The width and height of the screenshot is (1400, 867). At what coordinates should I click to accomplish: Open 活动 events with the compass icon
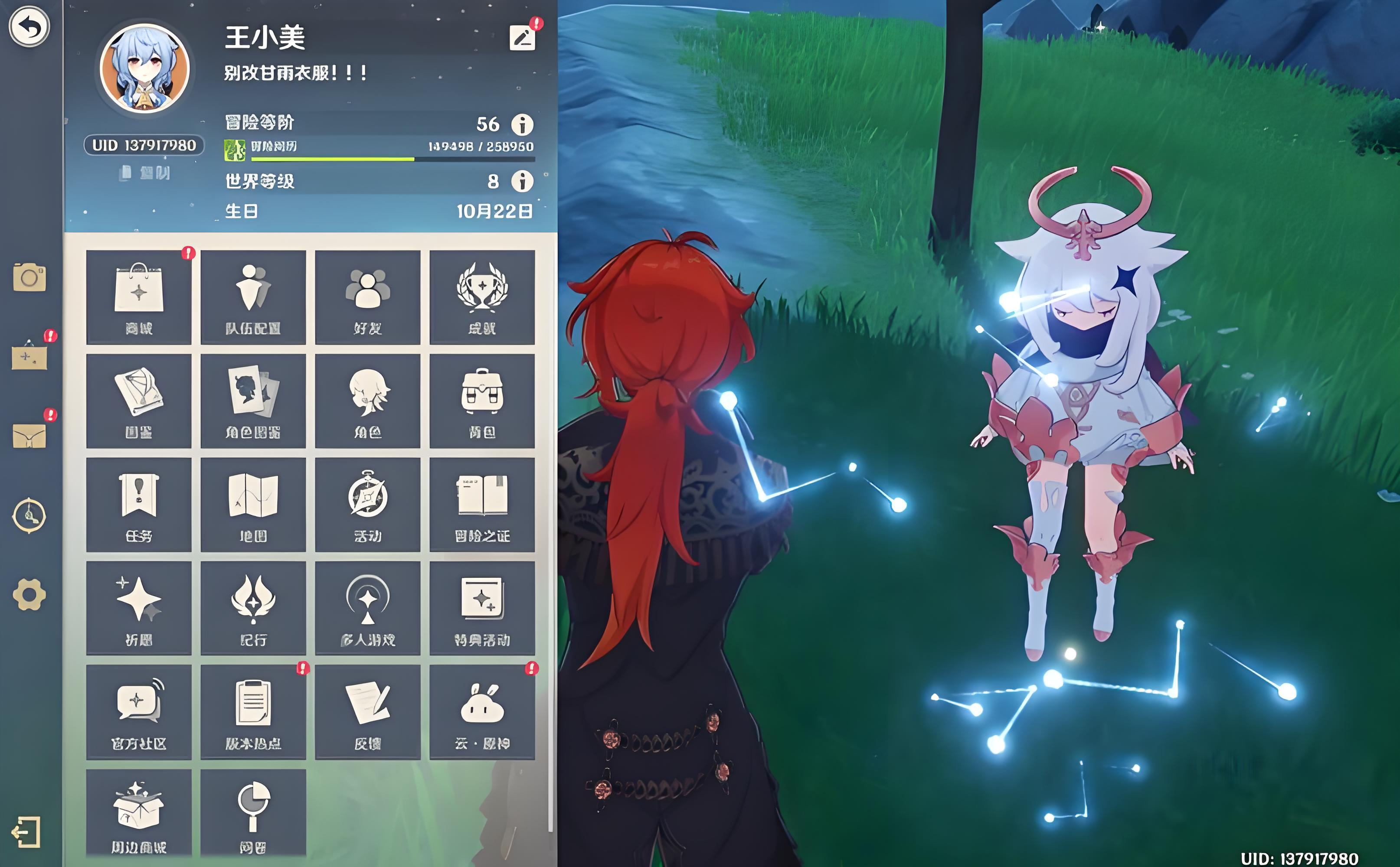point(368,505)
